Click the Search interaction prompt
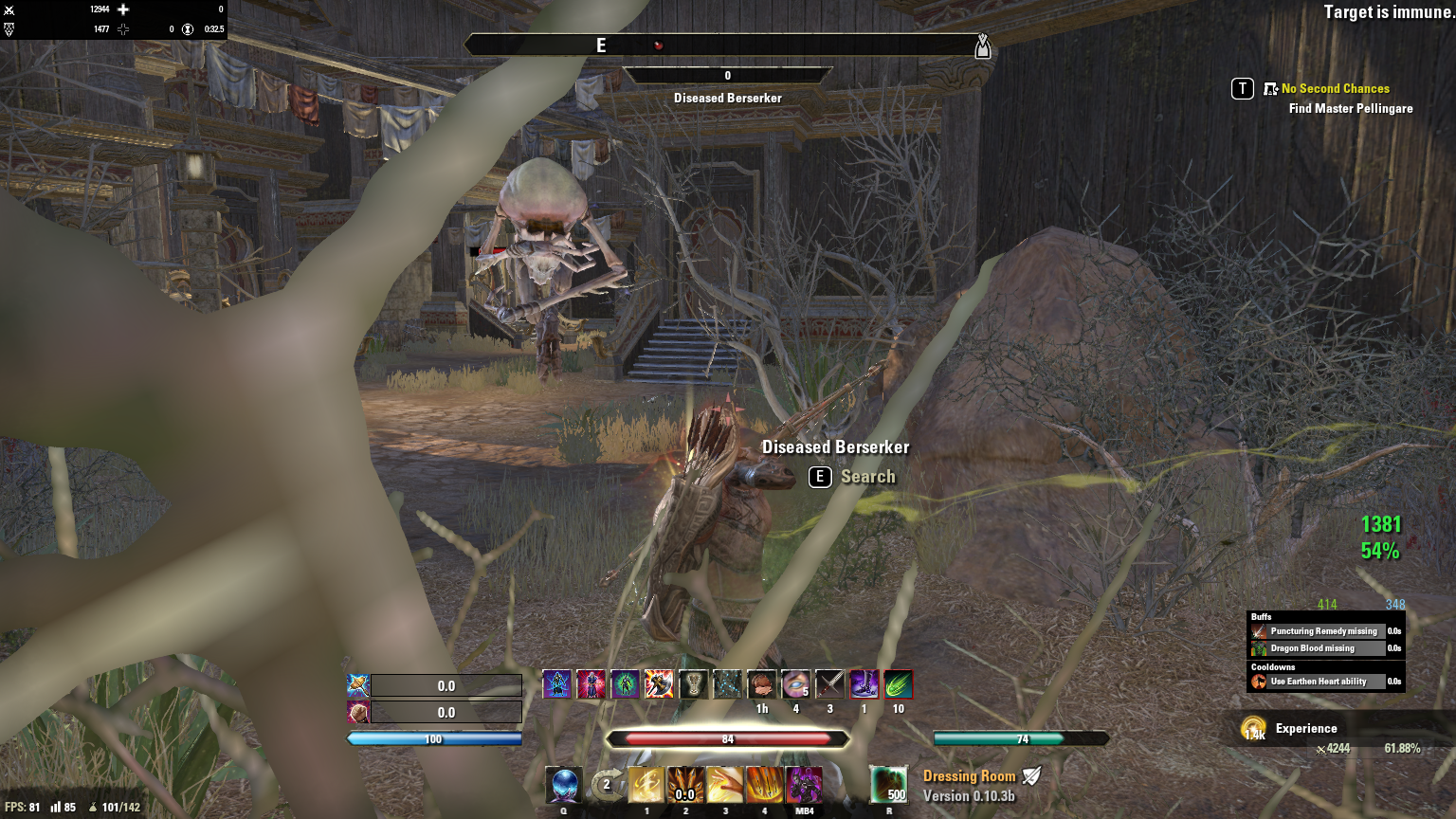The width and height of the screenshot is (1456, 819). point(868,477)
